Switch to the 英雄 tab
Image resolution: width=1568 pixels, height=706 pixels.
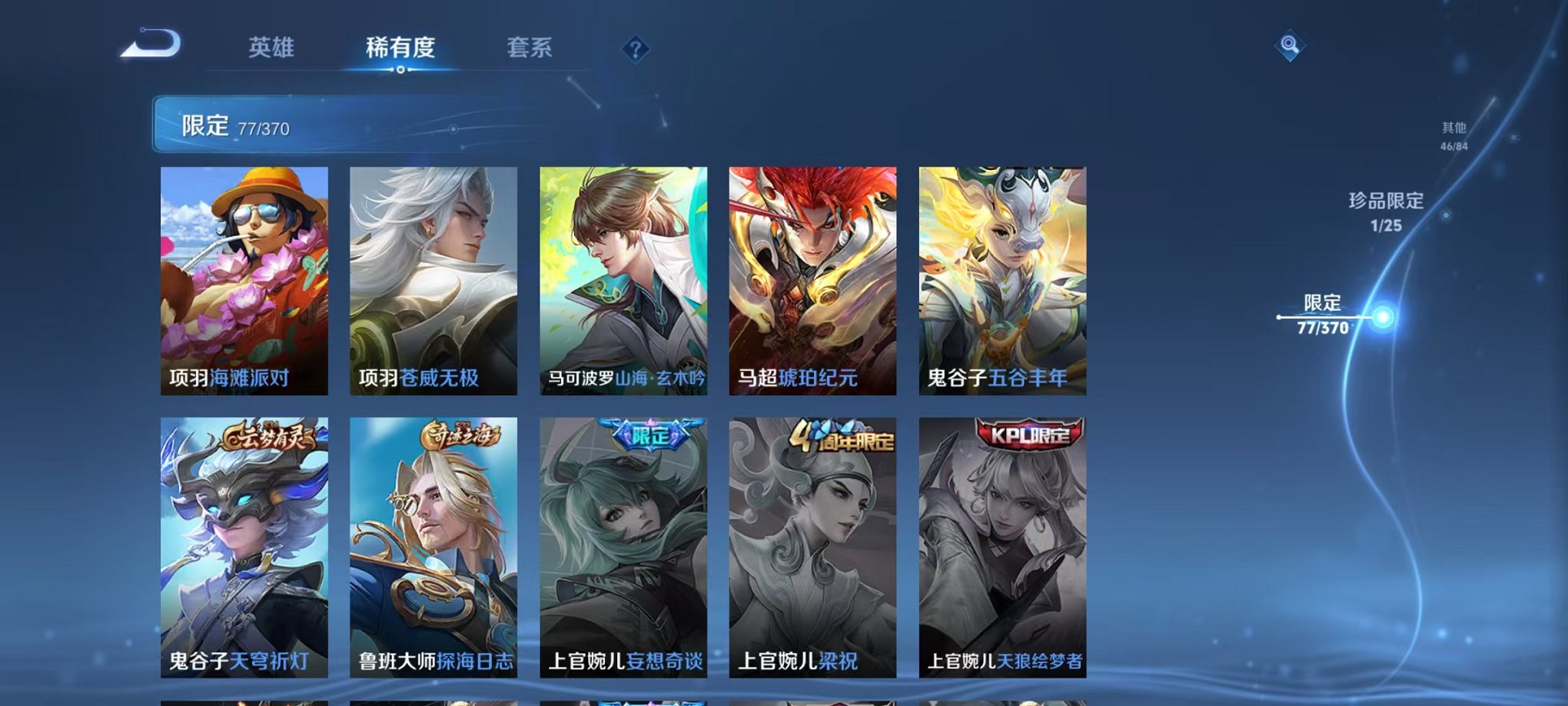click(272, 47)
